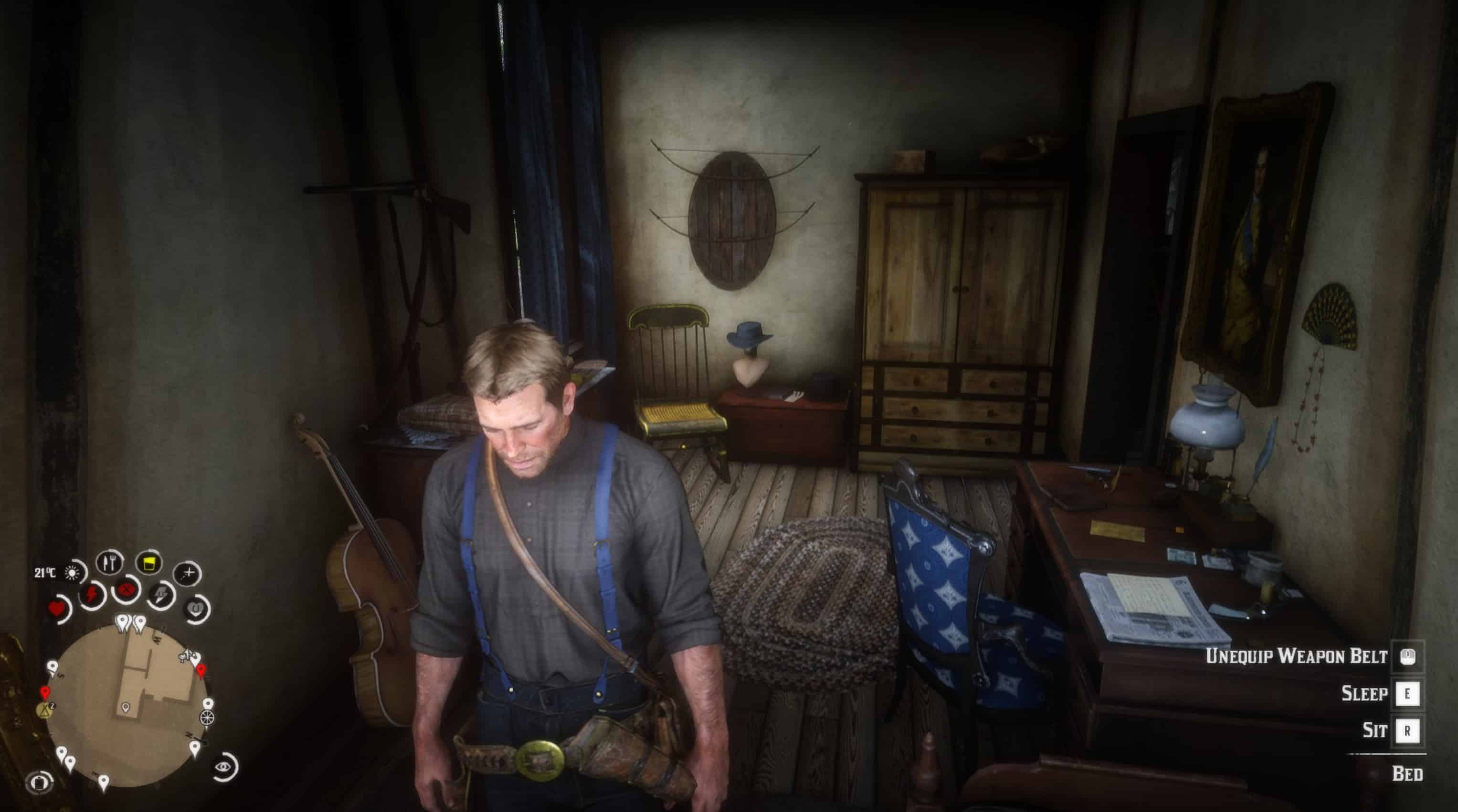Screen dimensions: 1458x812
Task: Click the red Dead Eye core icon
Action: click(126, 590)
